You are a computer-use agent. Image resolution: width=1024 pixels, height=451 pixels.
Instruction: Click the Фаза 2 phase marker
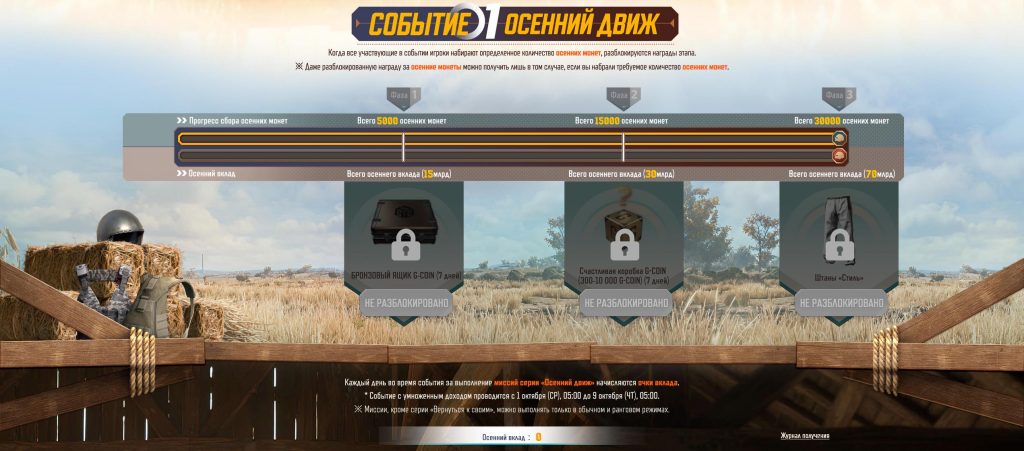pyautogui.click(x=623, y=96)
